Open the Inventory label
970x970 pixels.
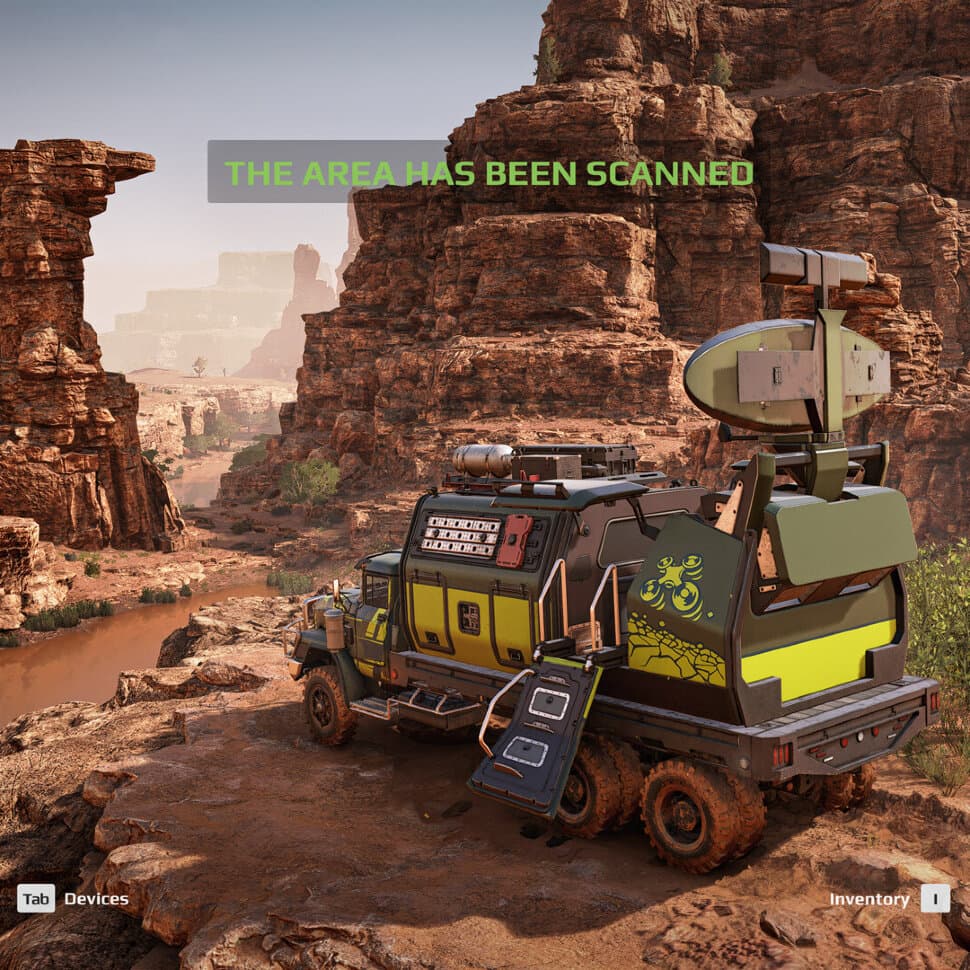coord(869,899)
